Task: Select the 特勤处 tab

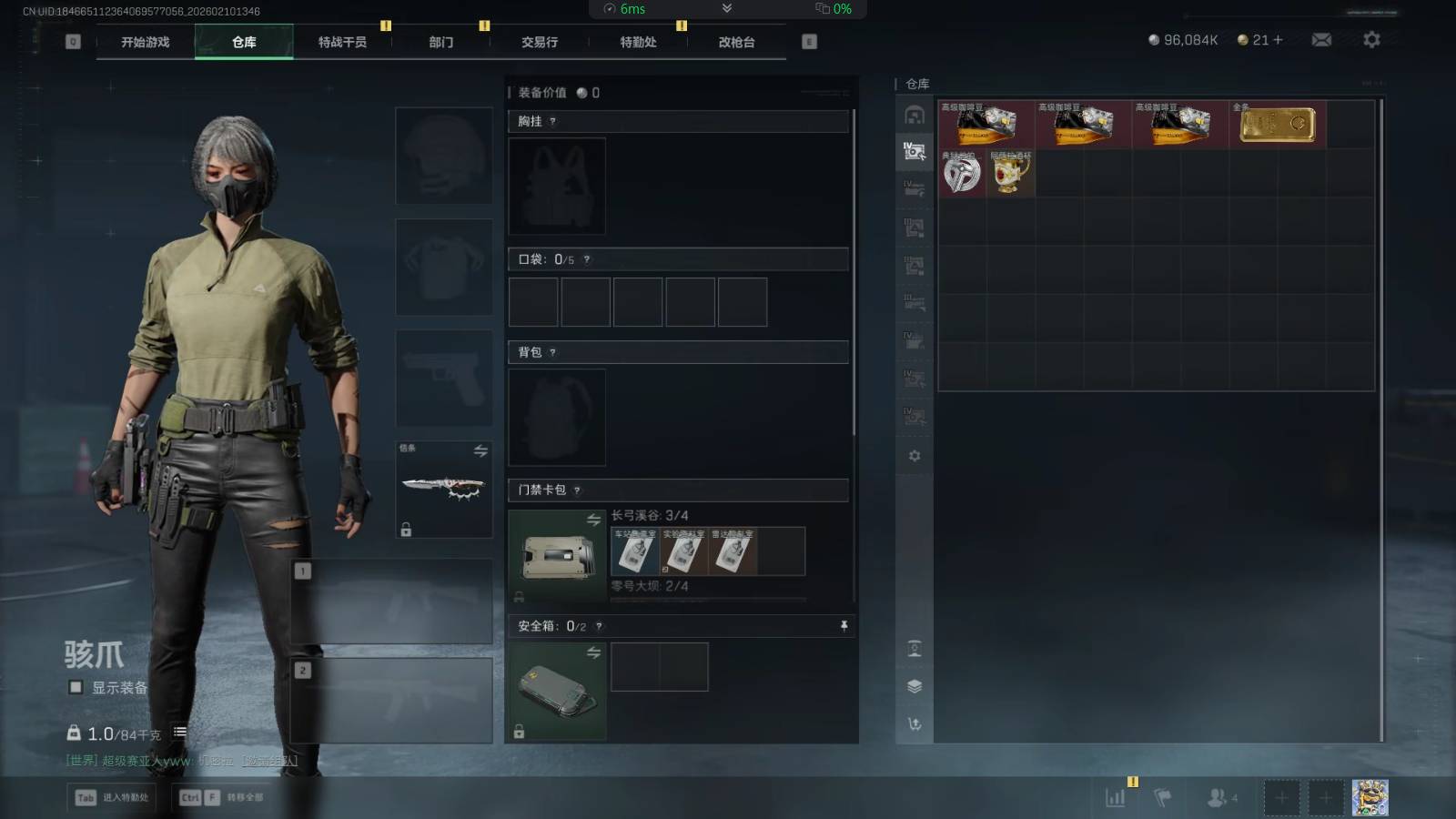Action: [x=638, y=42]
